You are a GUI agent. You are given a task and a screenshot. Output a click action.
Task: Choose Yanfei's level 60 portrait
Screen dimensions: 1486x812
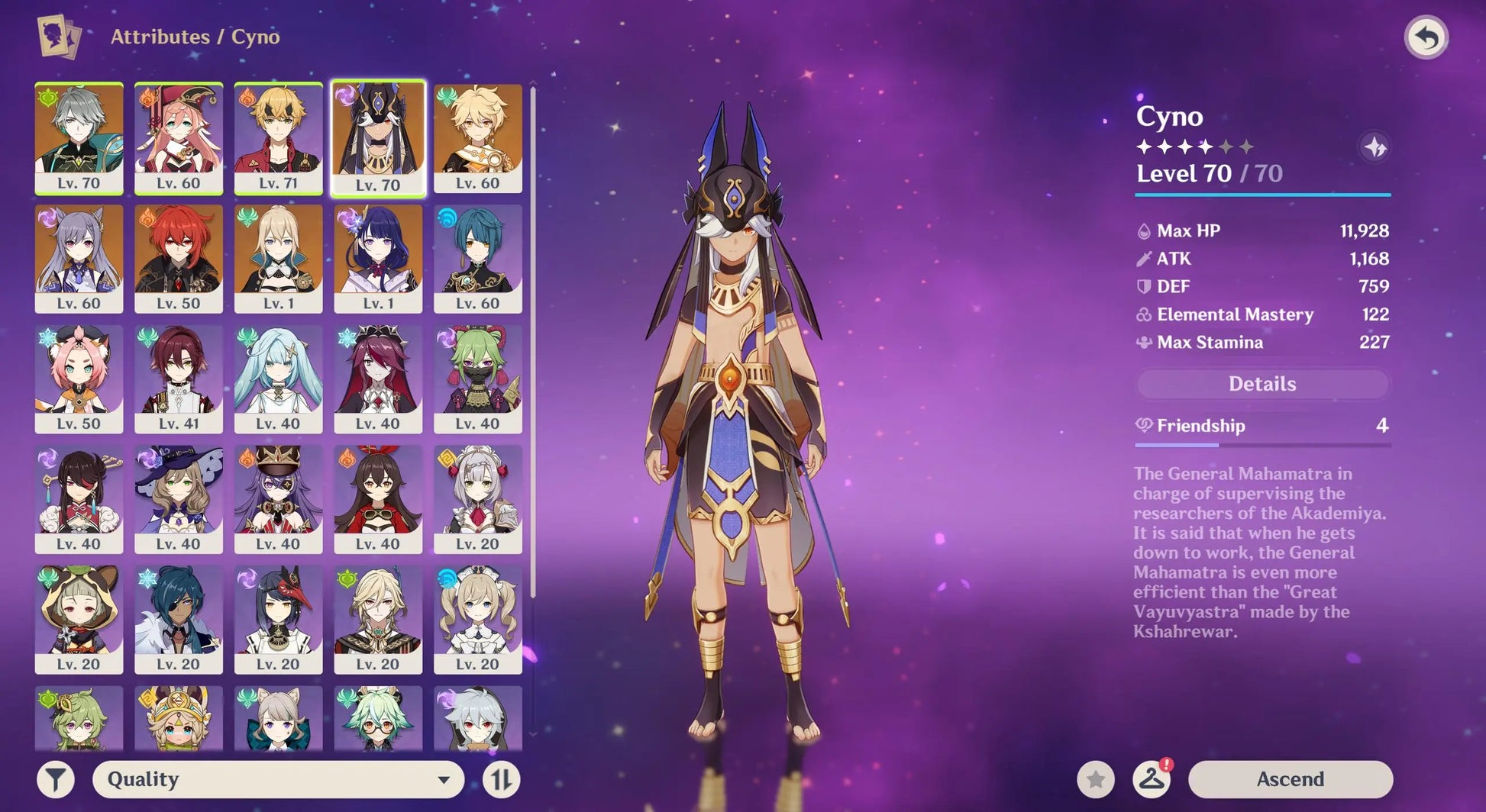[179, 138]
